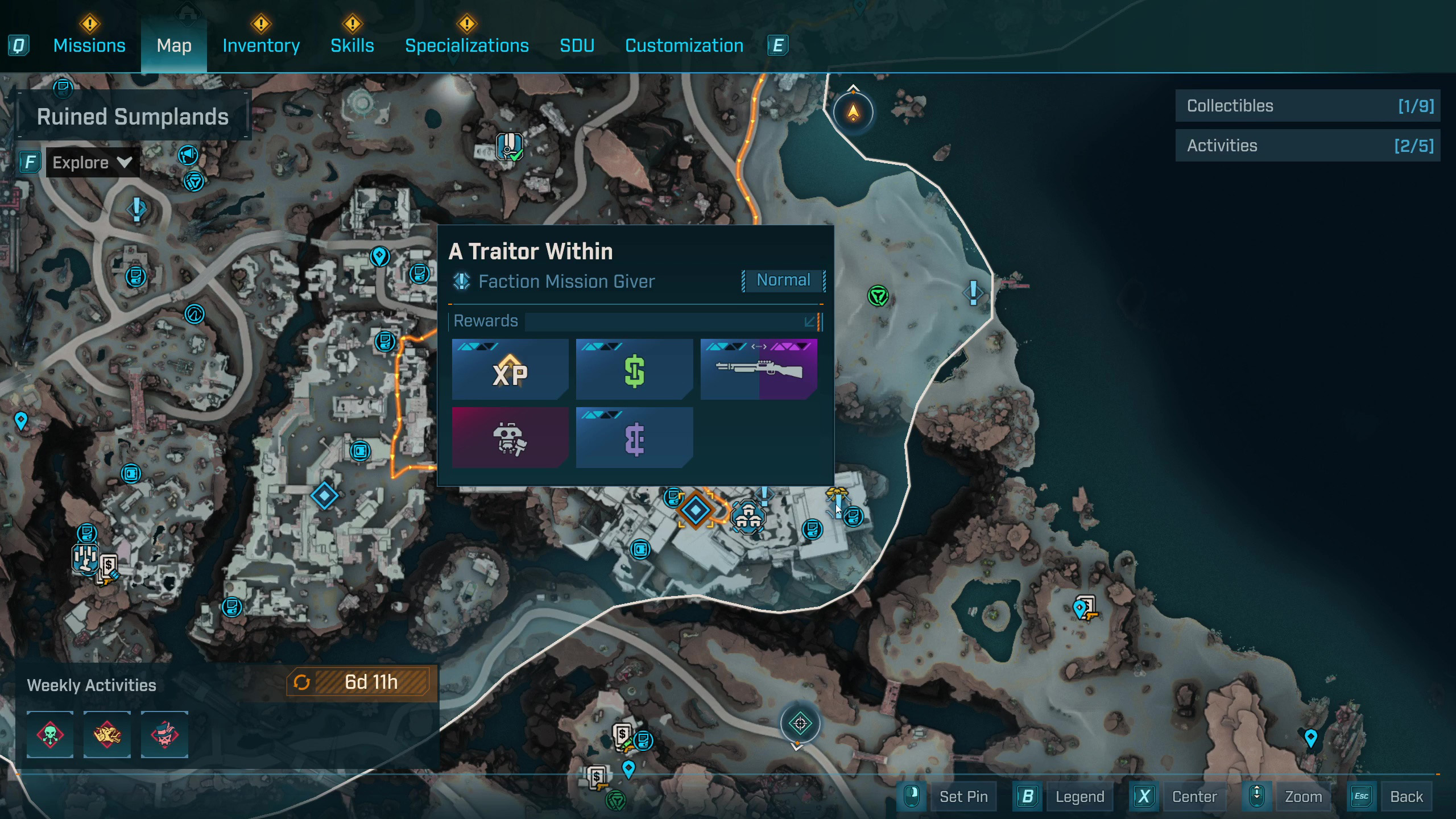Screen dimensions: 1456x819
Task: Choose the green skull weekly activity
Action: [x=50, y=734]
